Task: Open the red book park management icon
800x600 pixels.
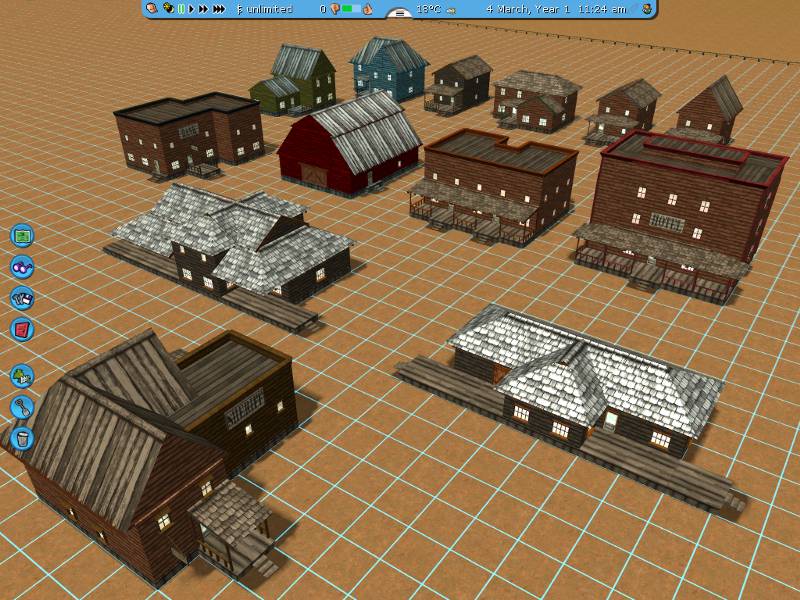Action: point(22,329)
